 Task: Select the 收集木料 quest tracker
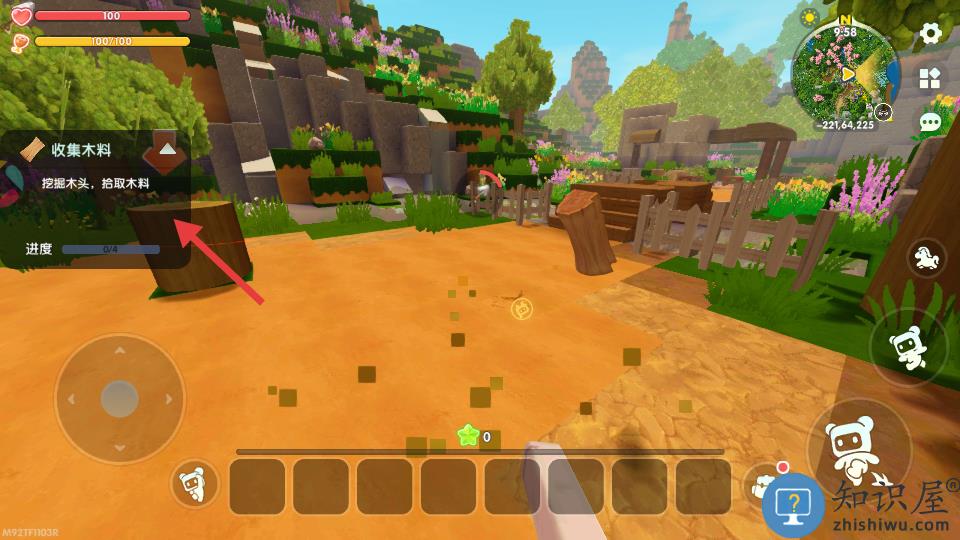coord(82,149)
